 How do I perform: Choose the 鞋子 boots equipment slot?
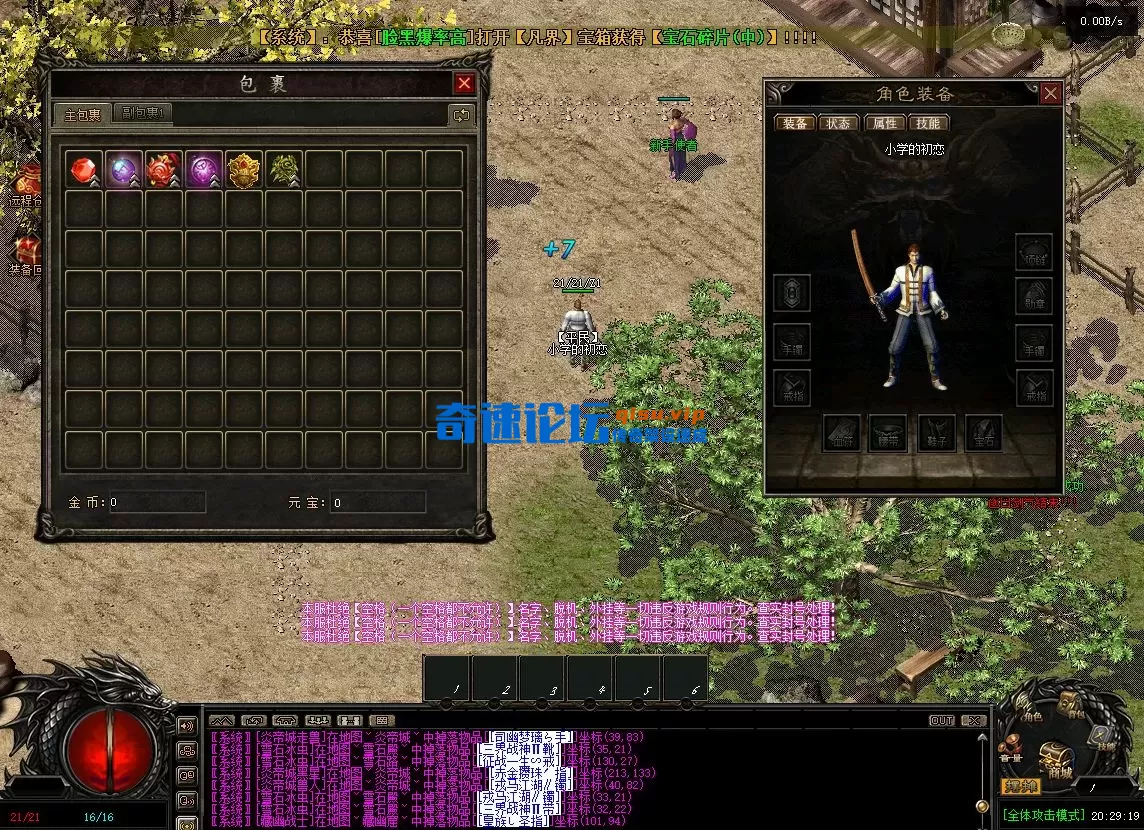point(936,433)
